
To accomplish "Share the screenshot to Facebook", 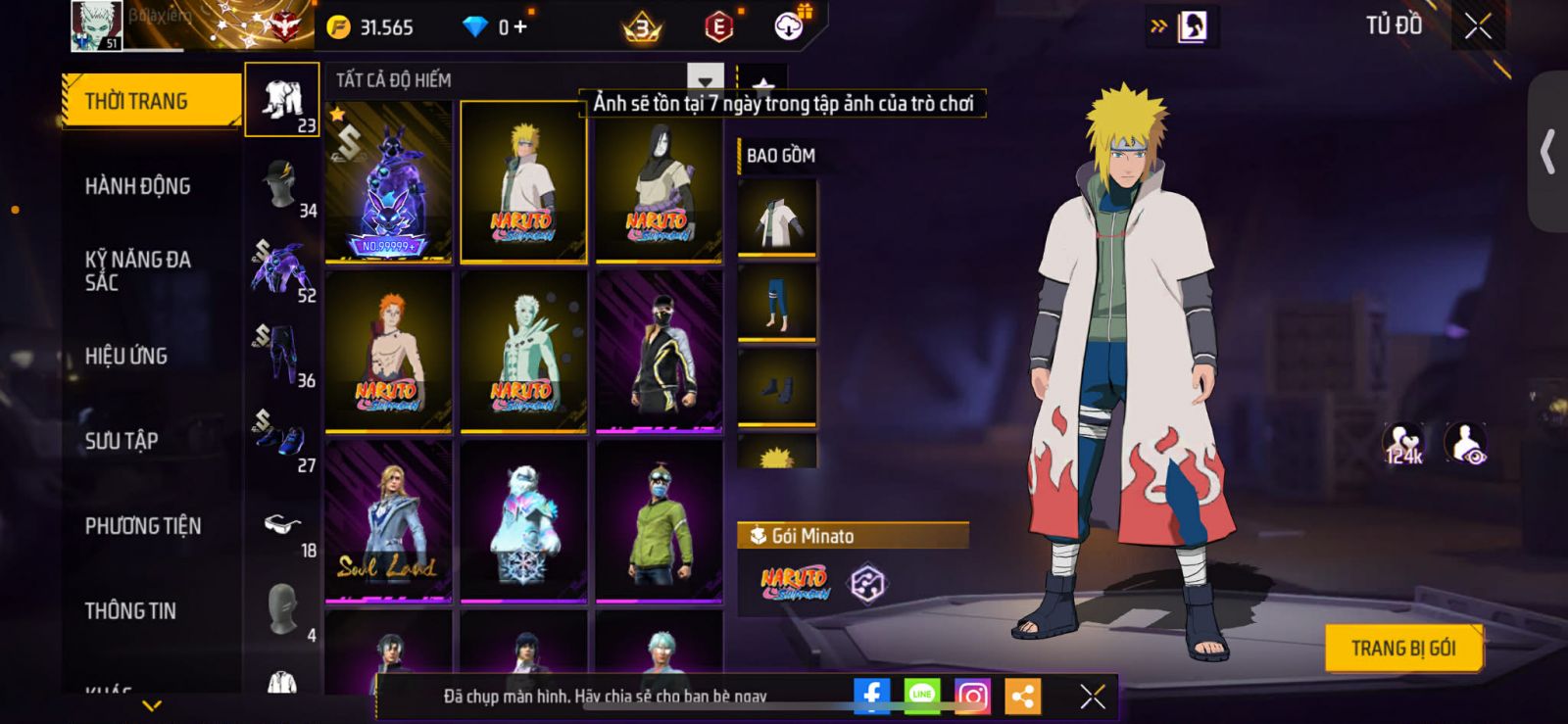I will [x=871, y=697].
